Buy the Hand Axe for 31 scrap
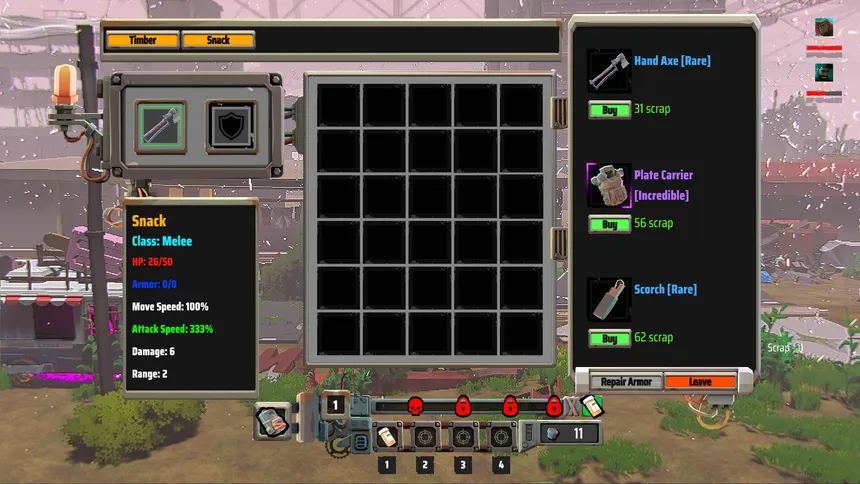 [609, 110]
